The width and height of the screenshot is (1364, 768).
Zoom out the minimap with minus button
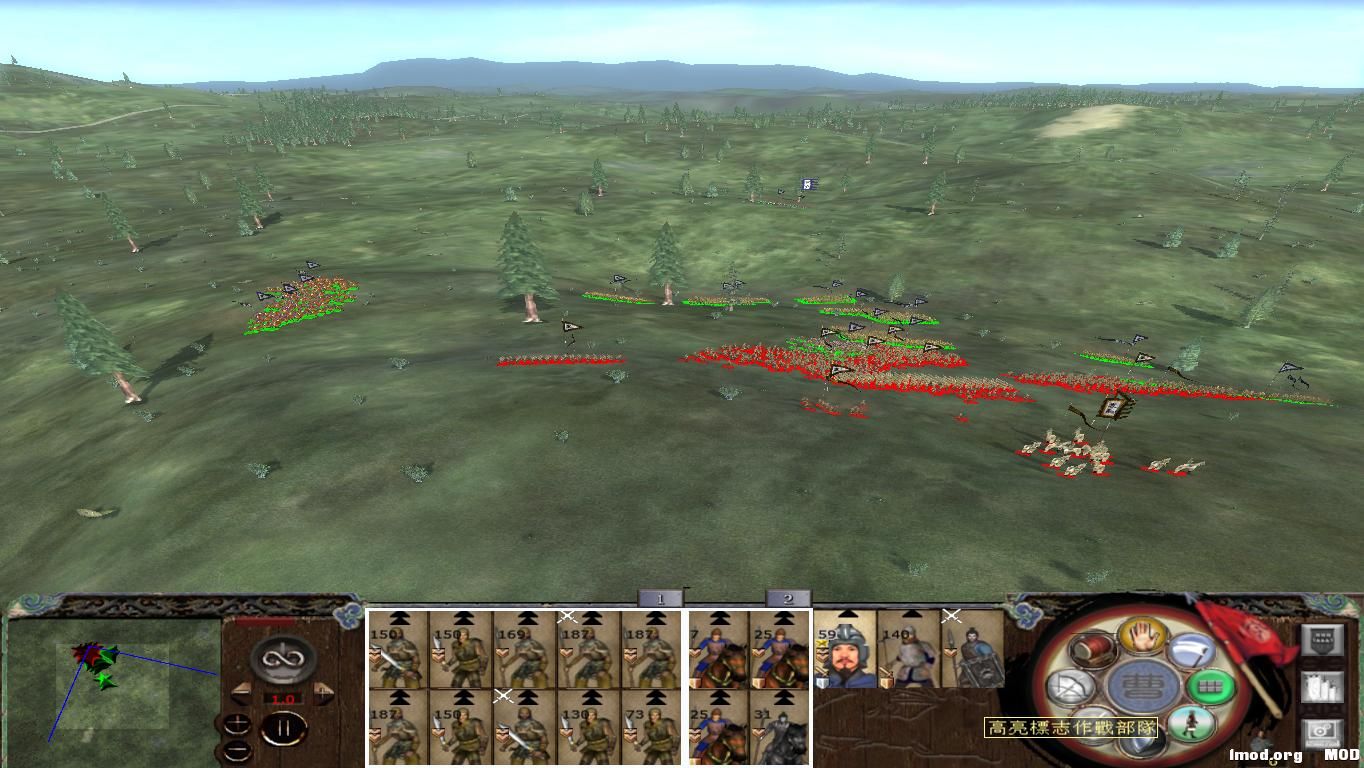238,751
